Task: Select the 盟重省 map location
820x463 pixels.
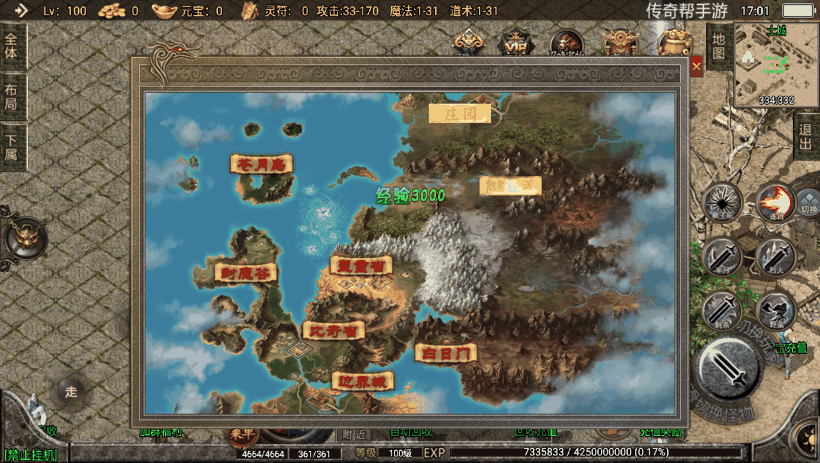Action: point(359,265)
